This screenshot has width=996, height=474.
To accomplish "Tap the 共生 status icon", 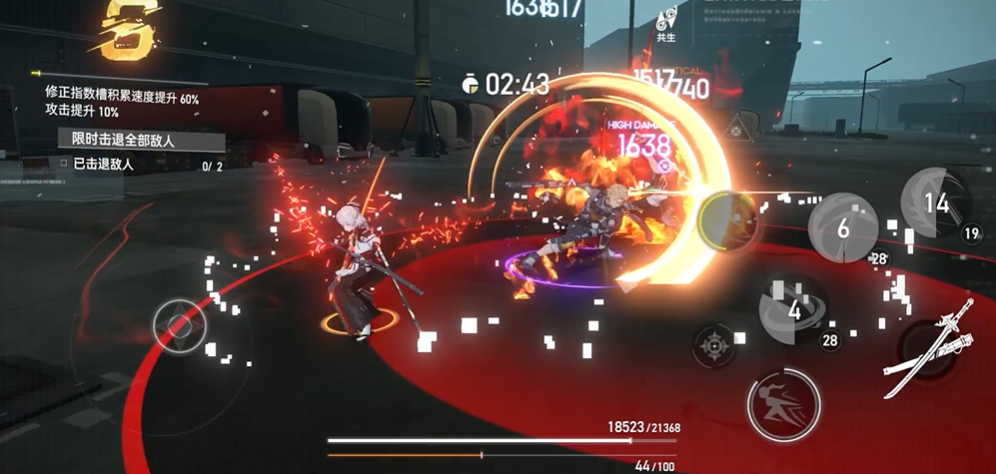I will coord(665,22).
